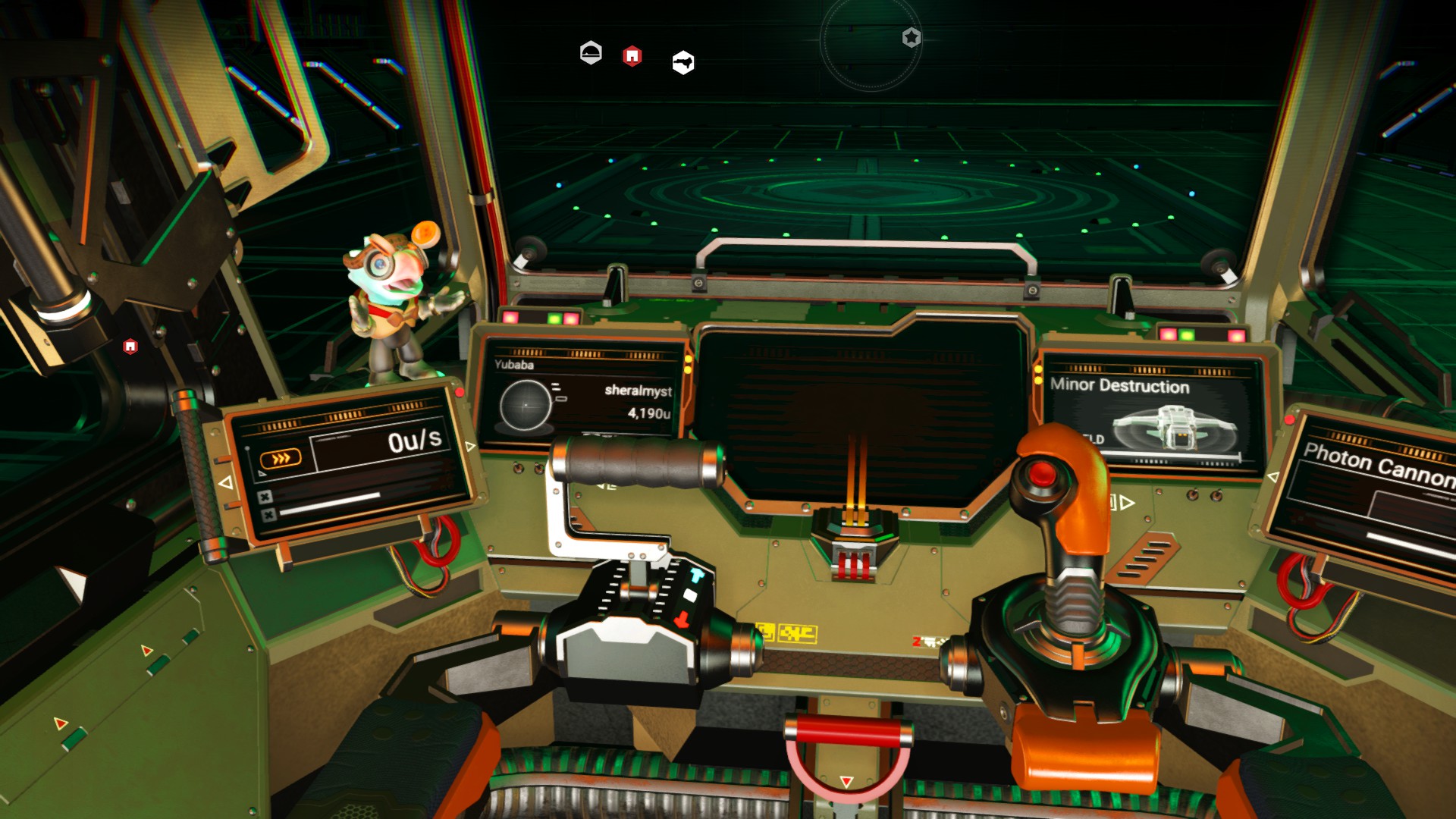Select the grey dome-shaped waypoint marker
The image size is (1456, 819).
591,53
